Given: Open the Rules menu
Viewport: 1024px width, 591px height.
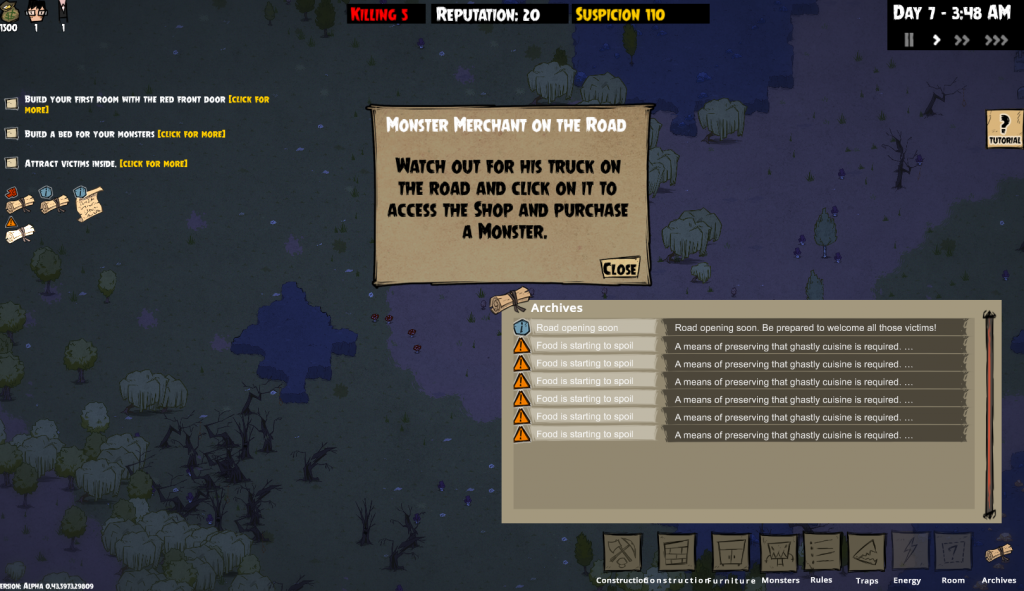Looking at the screenshot, I should [821, 553].
